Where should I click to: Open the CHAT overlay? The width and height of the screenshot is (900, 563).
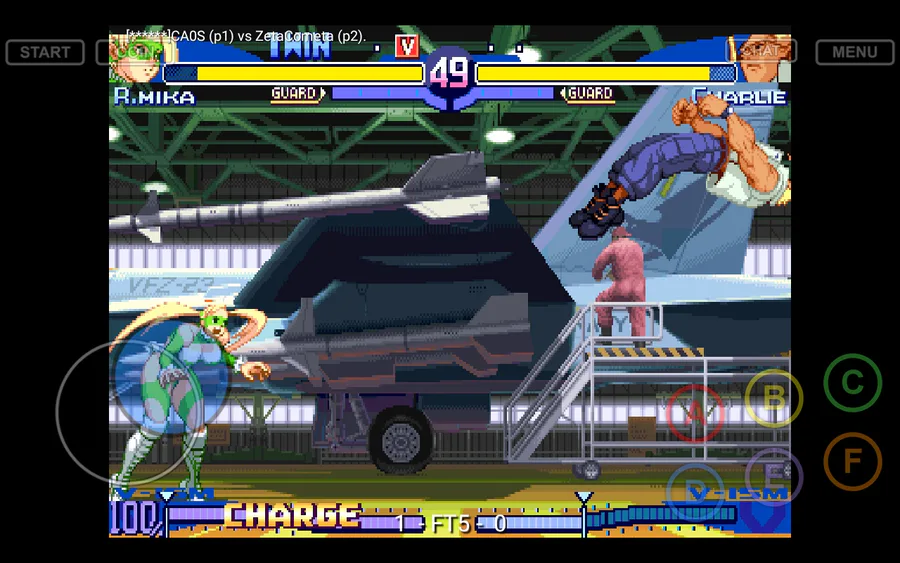(x=761, y=51)
